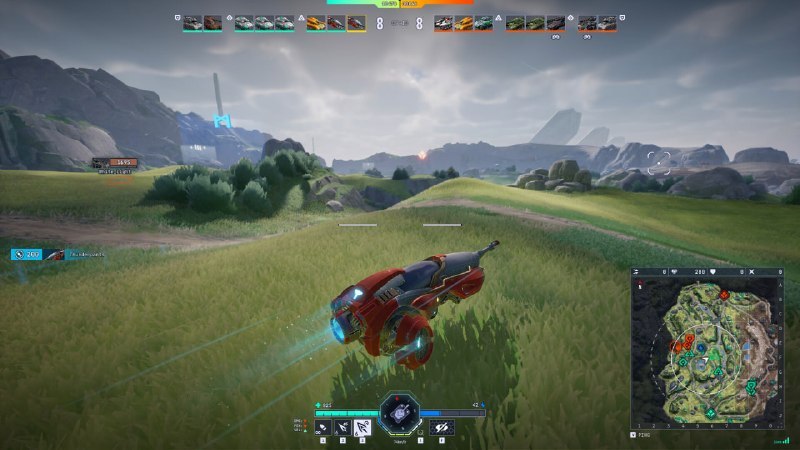Choose the rocket ammo slot
The height and width of the screenshot is (450, 800).
pyautogui.click(x=344, y=428)
